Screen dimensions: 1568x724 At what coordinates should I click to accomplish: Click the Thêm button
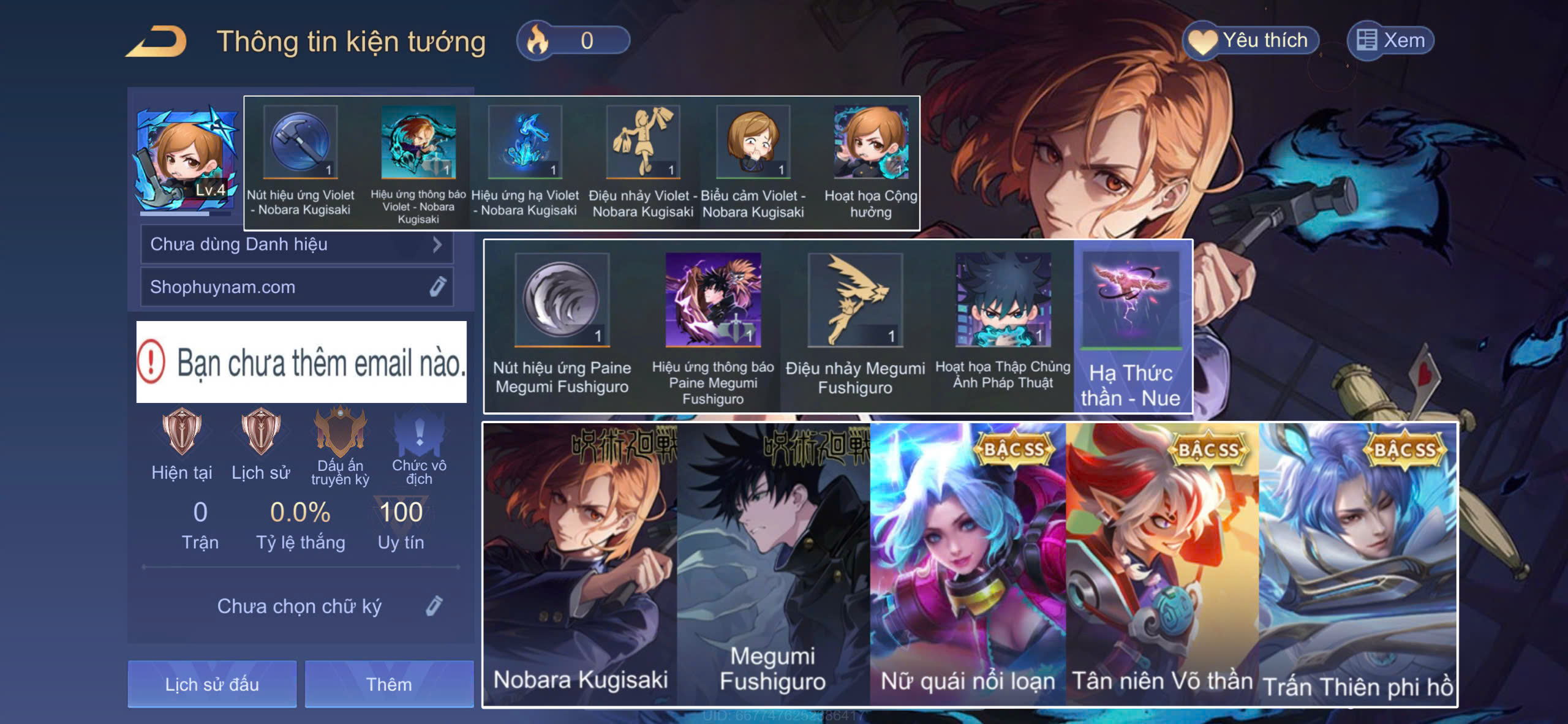click(x=389, y=684)
